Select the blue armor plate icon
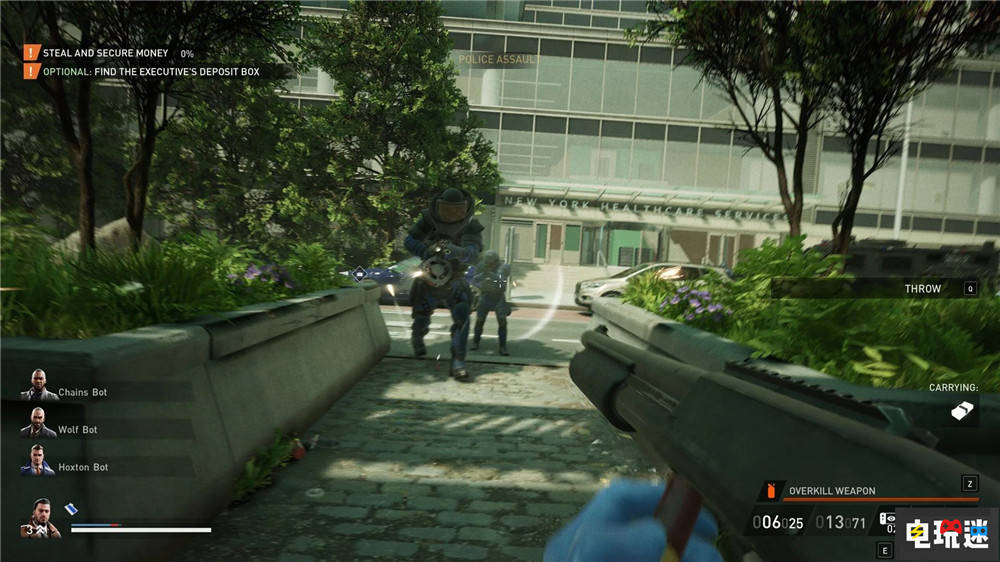 71,508
